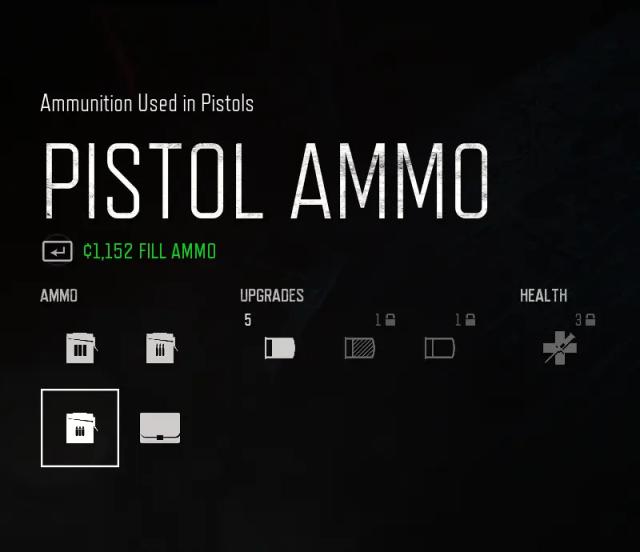This screenshot has width=640, height=552.
Task: Select the locked health cross icon
Action: 560,348
